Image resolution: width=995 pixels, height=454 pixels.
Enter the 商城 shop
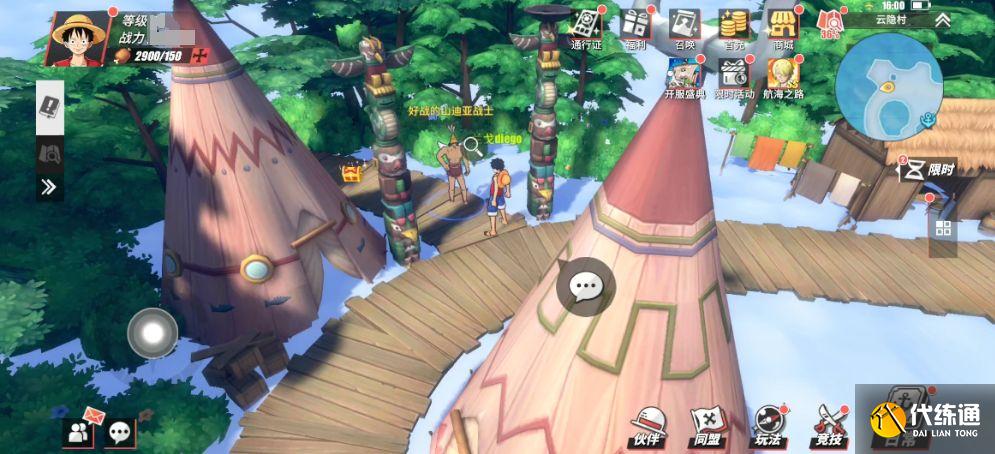tap(783, 28)
